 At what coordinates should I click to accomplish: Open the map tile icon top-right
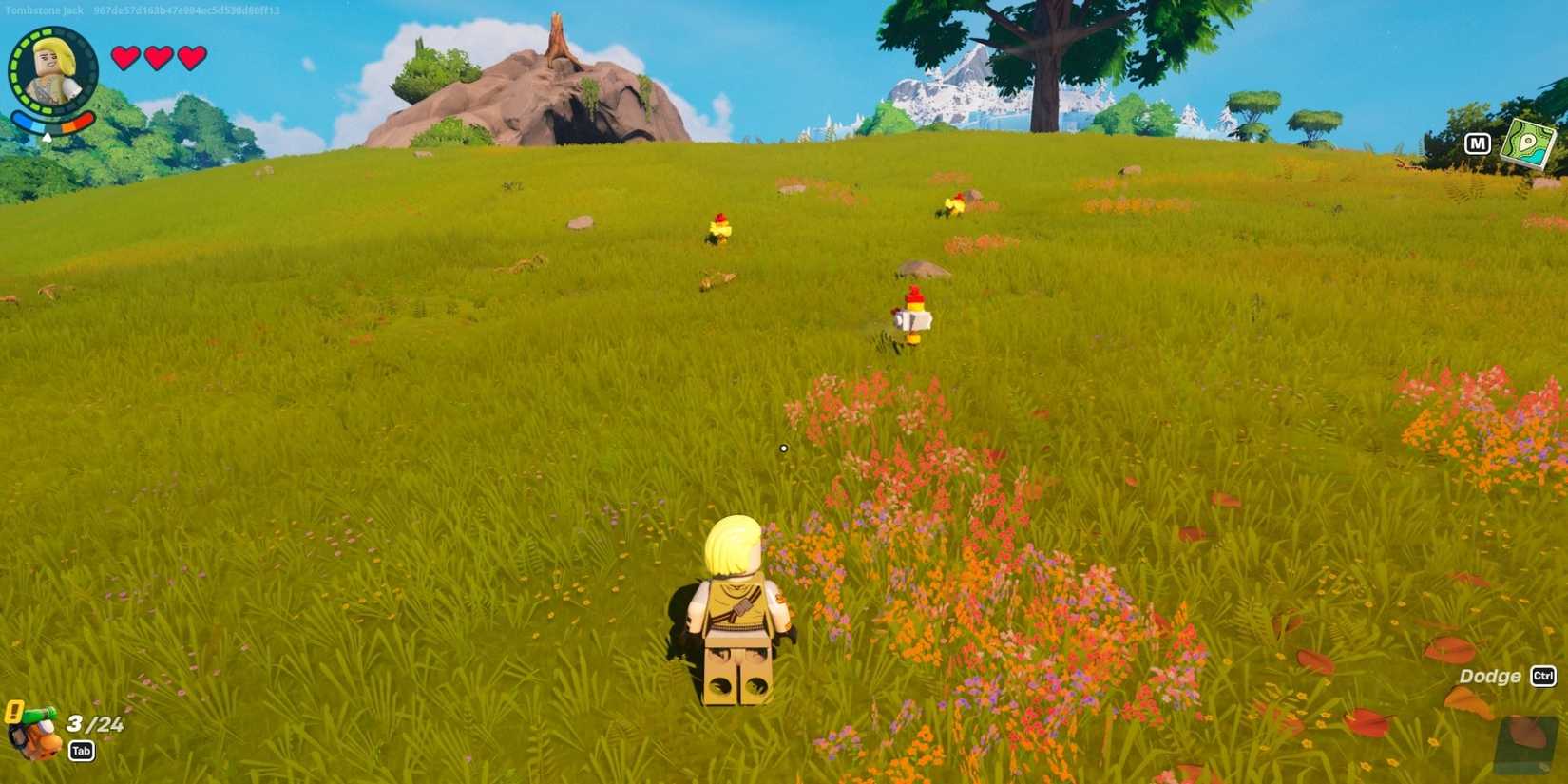1528,143
